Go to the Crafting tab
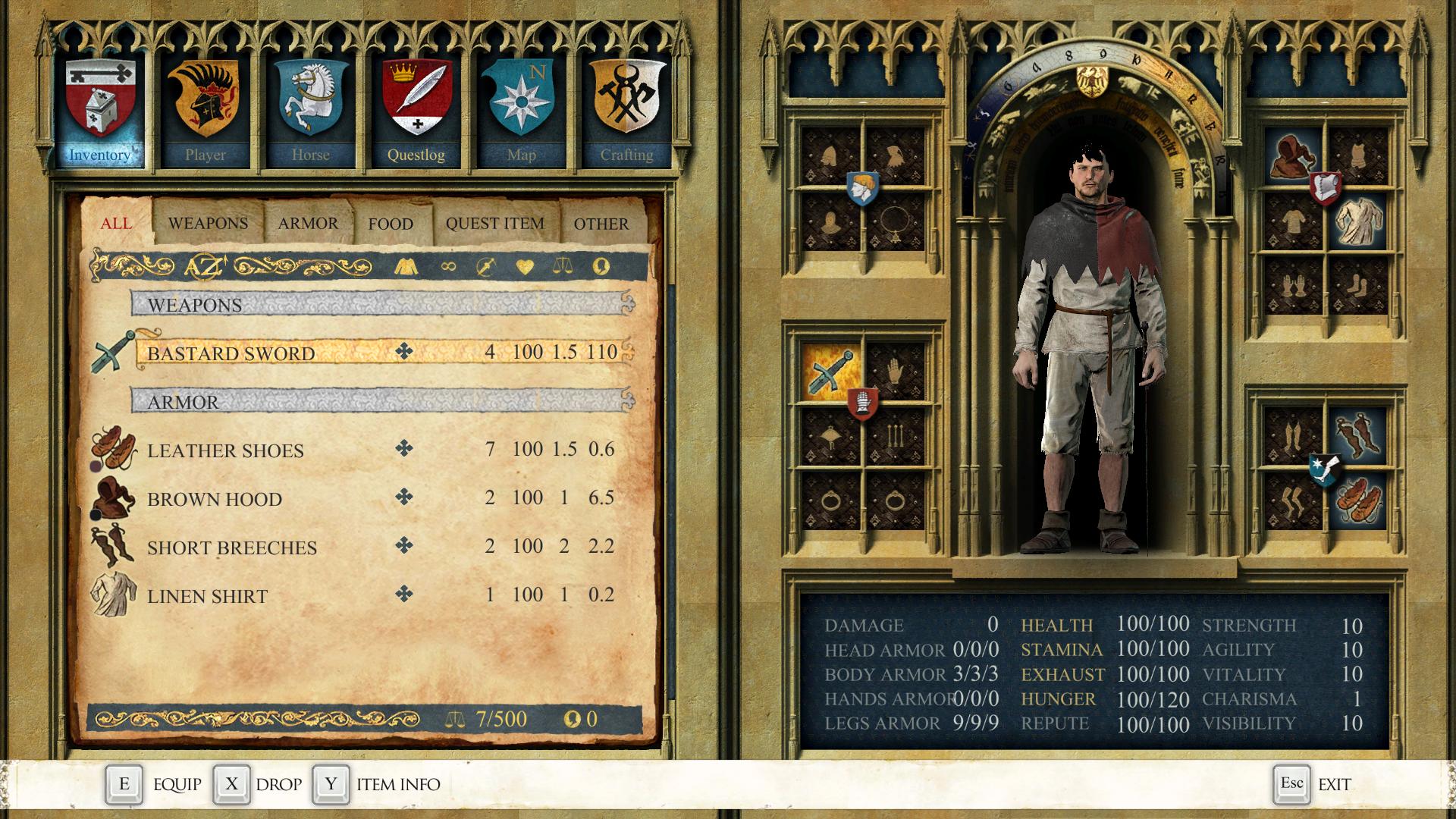1456x819 pixels. (626, 110)
